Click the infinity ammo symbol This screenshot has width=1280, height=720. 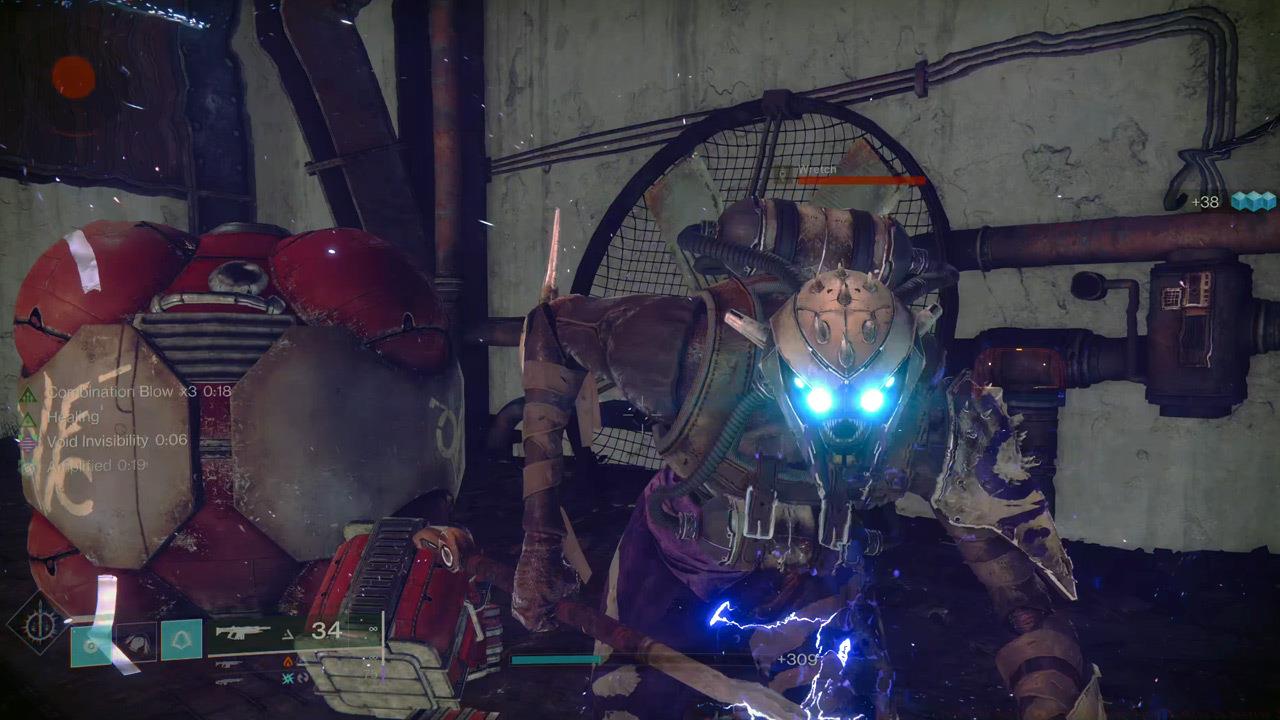373,628
